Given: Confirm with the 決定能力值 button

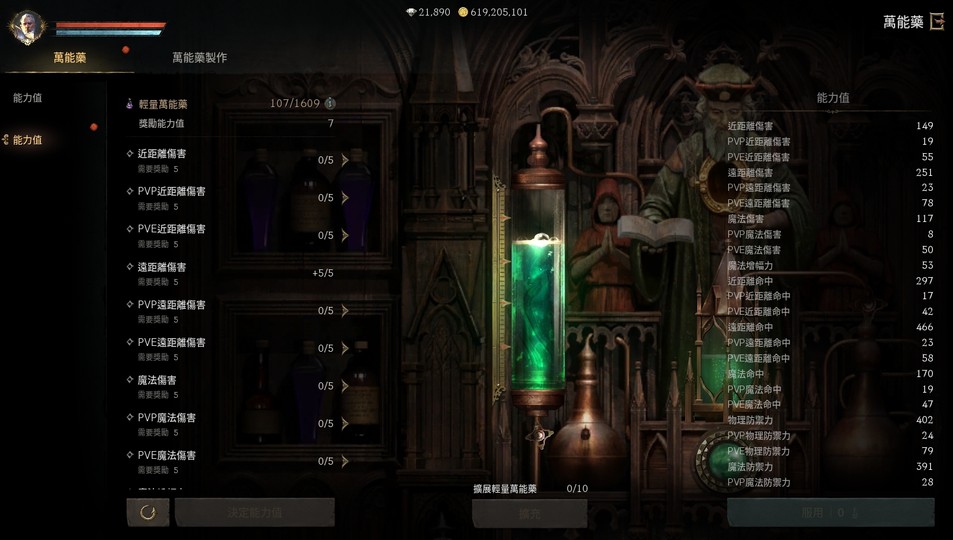Looking at the screenshot, I should click(254, 512).
